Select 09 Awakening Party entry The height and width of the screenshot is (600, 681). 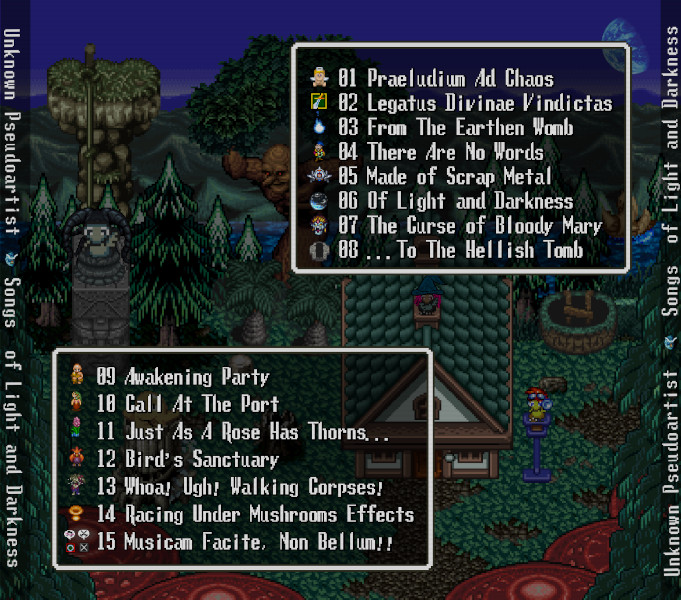pyautogui.click(x=183, y=378)
